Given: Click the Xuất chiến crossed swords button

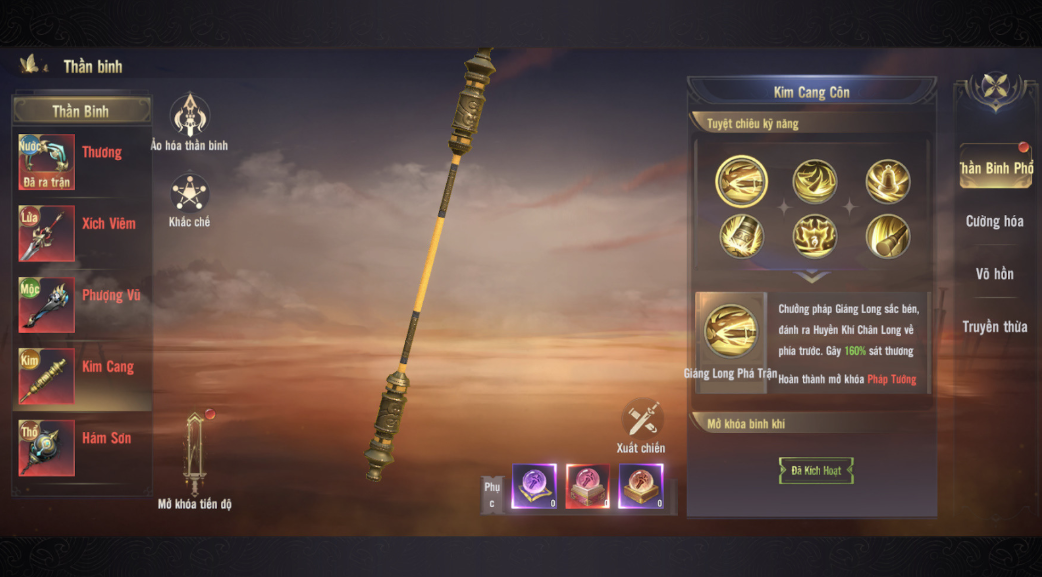Looking at the screenshot, I should coord(641,420).
